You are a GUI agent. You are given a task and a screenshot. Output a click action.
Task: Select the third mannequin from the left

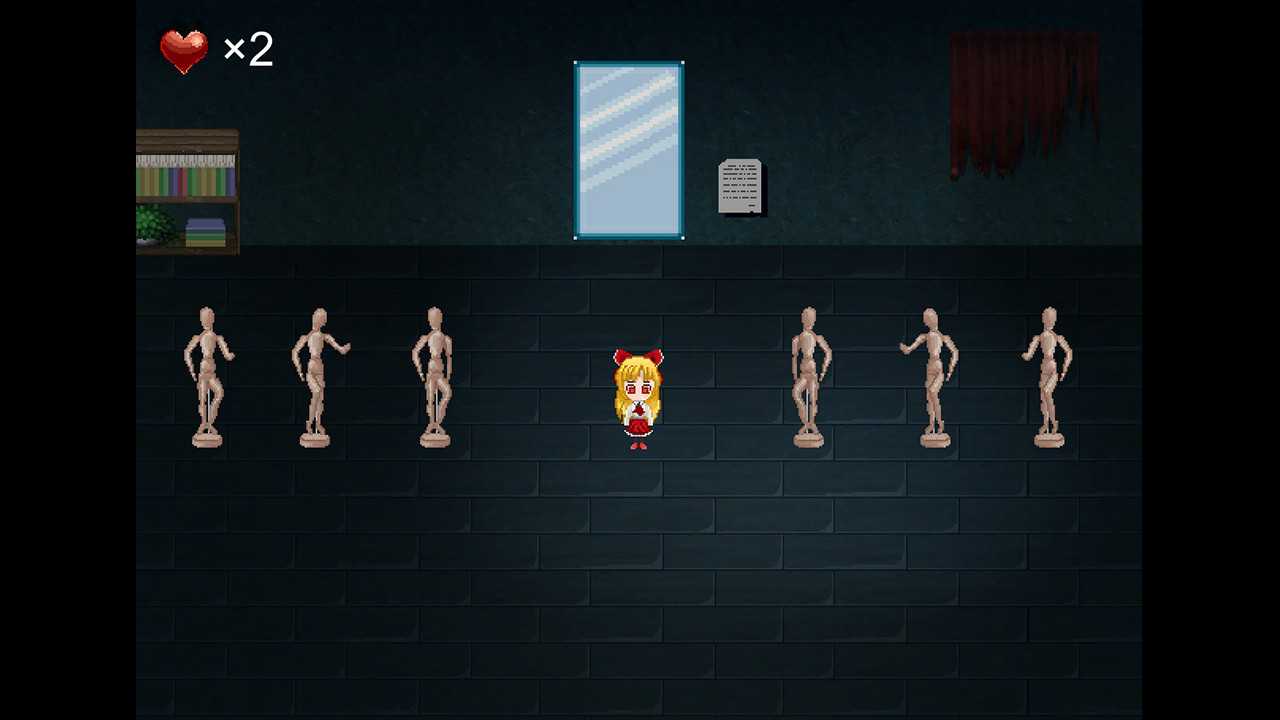click(x=434, y=375)
